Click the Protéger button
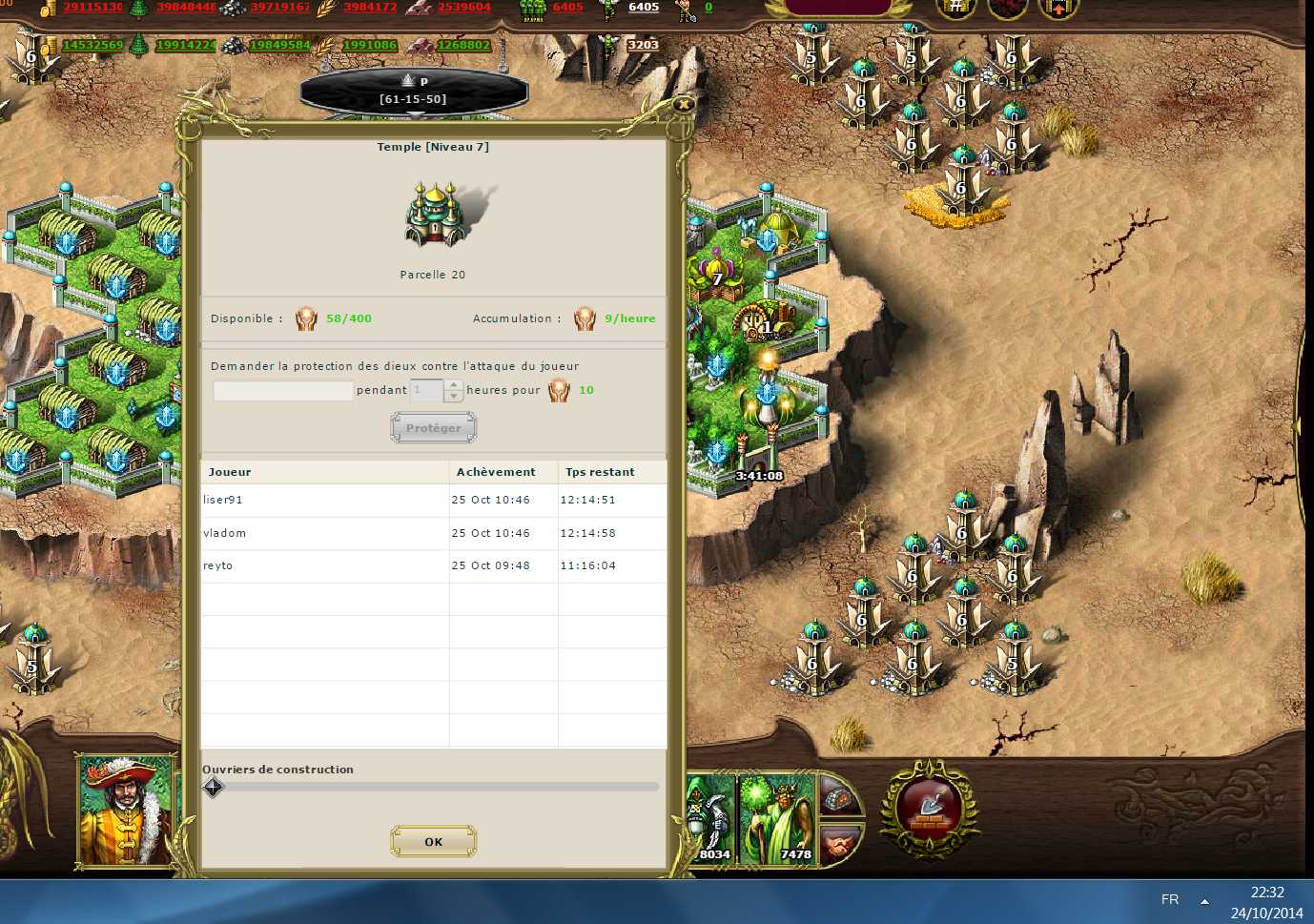 [433, 428]
